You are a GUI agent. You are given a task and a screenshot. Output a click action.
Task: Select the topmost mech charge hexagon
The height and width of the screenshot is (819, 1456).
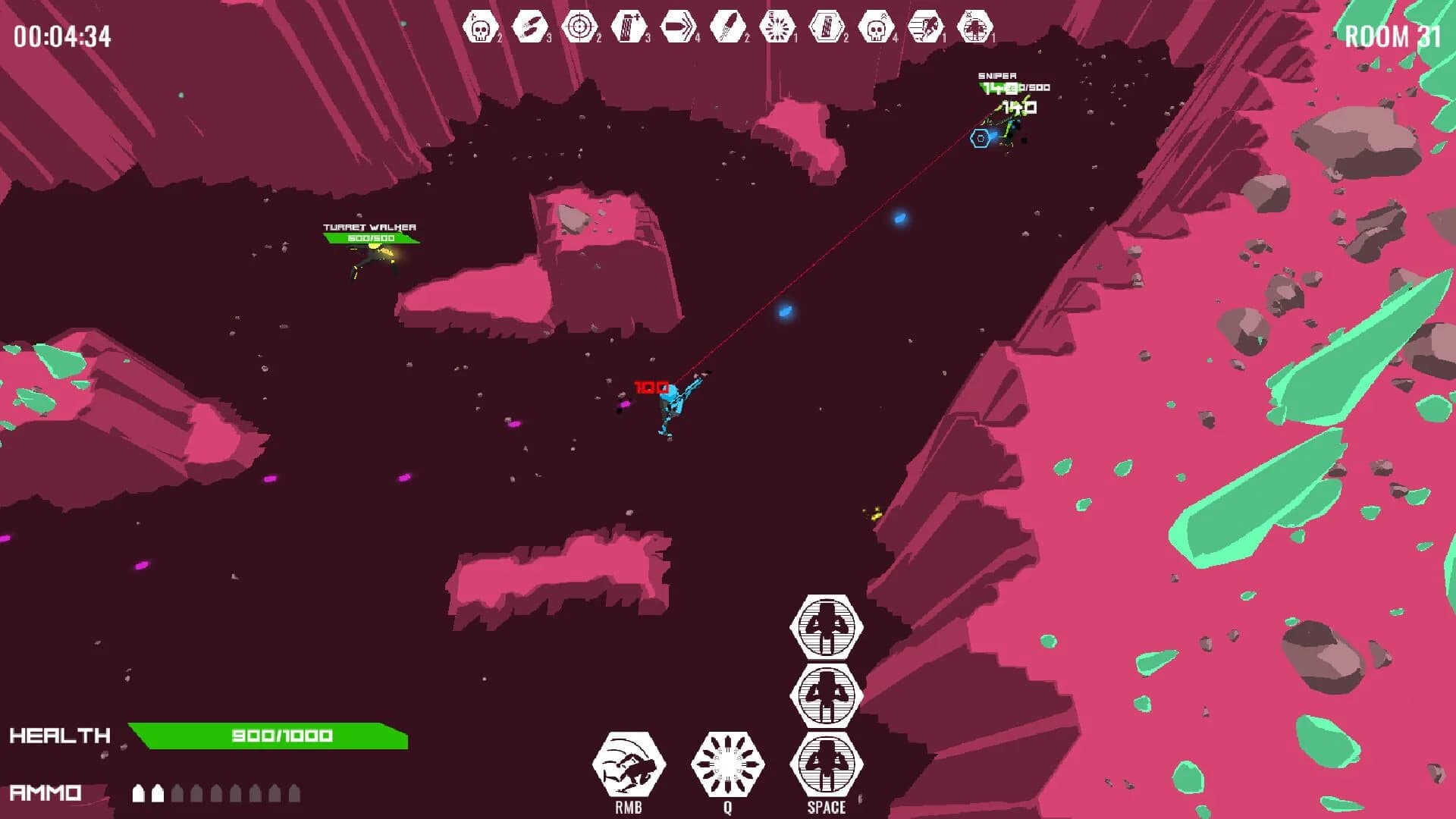click(826, 629)
